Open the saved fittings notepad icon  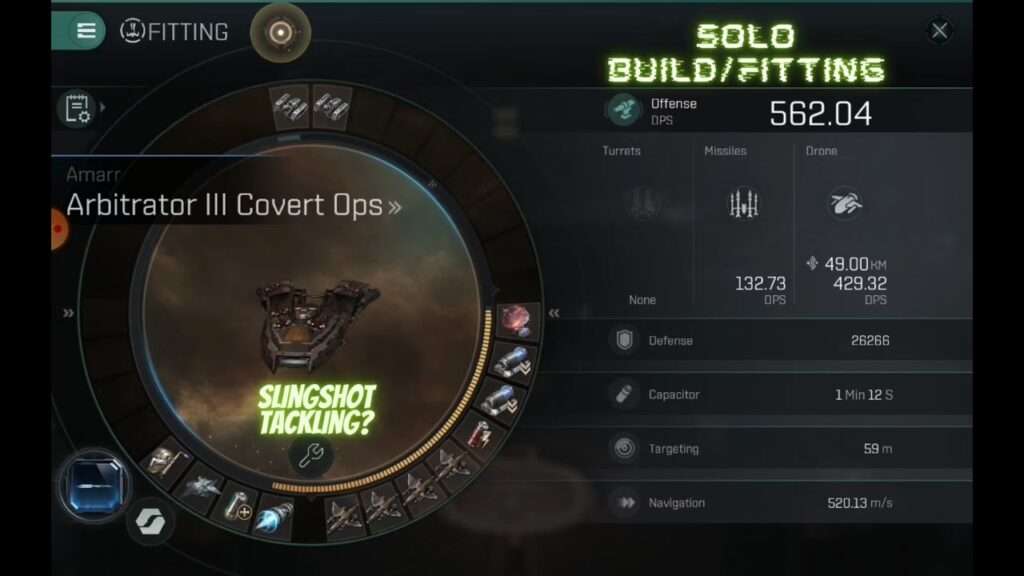(78, 108)
